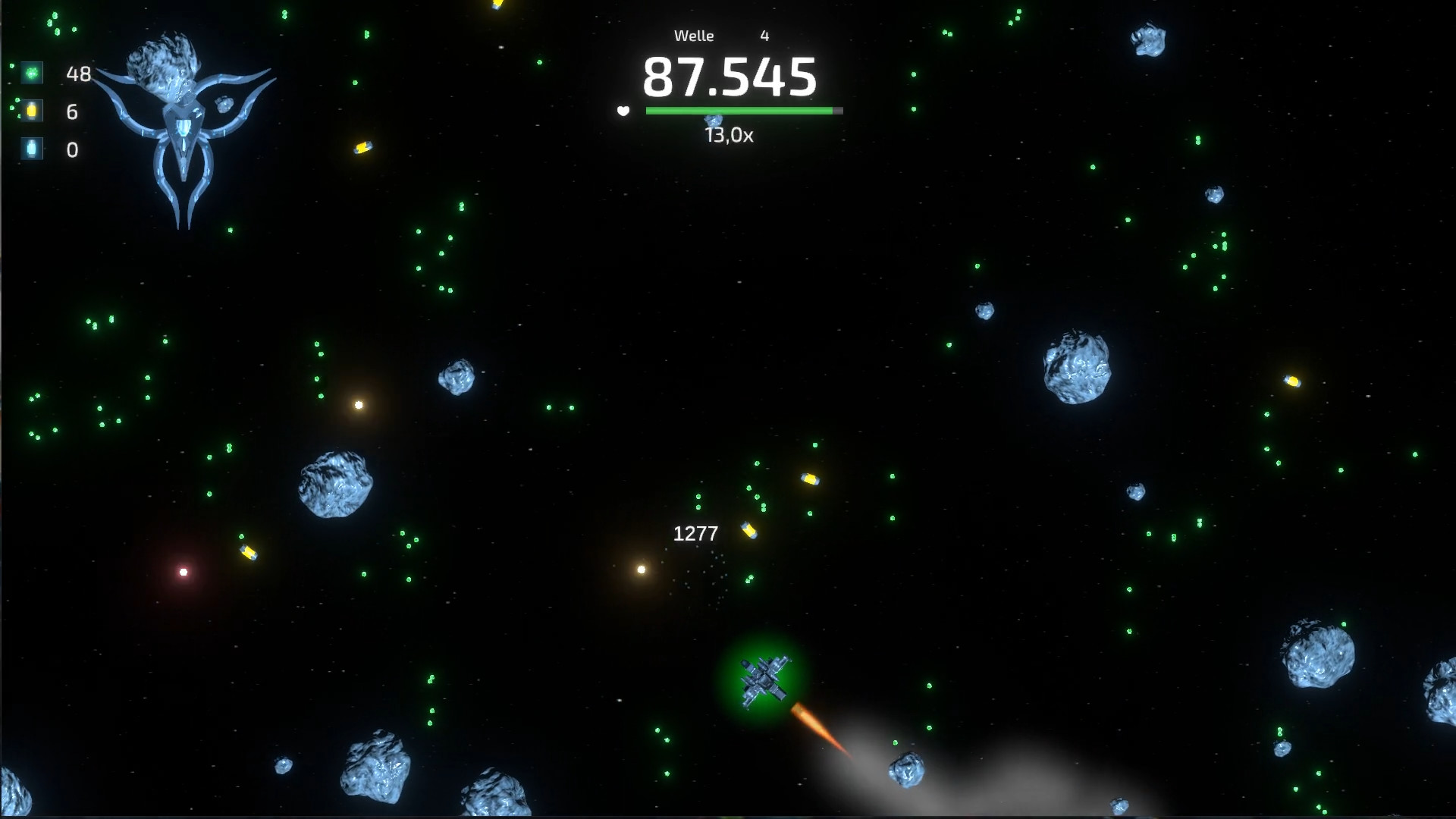Image resolution: width=1456 pixels, height=819 pixels.
Task: Select the green biomass resource icon
Action: 30,74
